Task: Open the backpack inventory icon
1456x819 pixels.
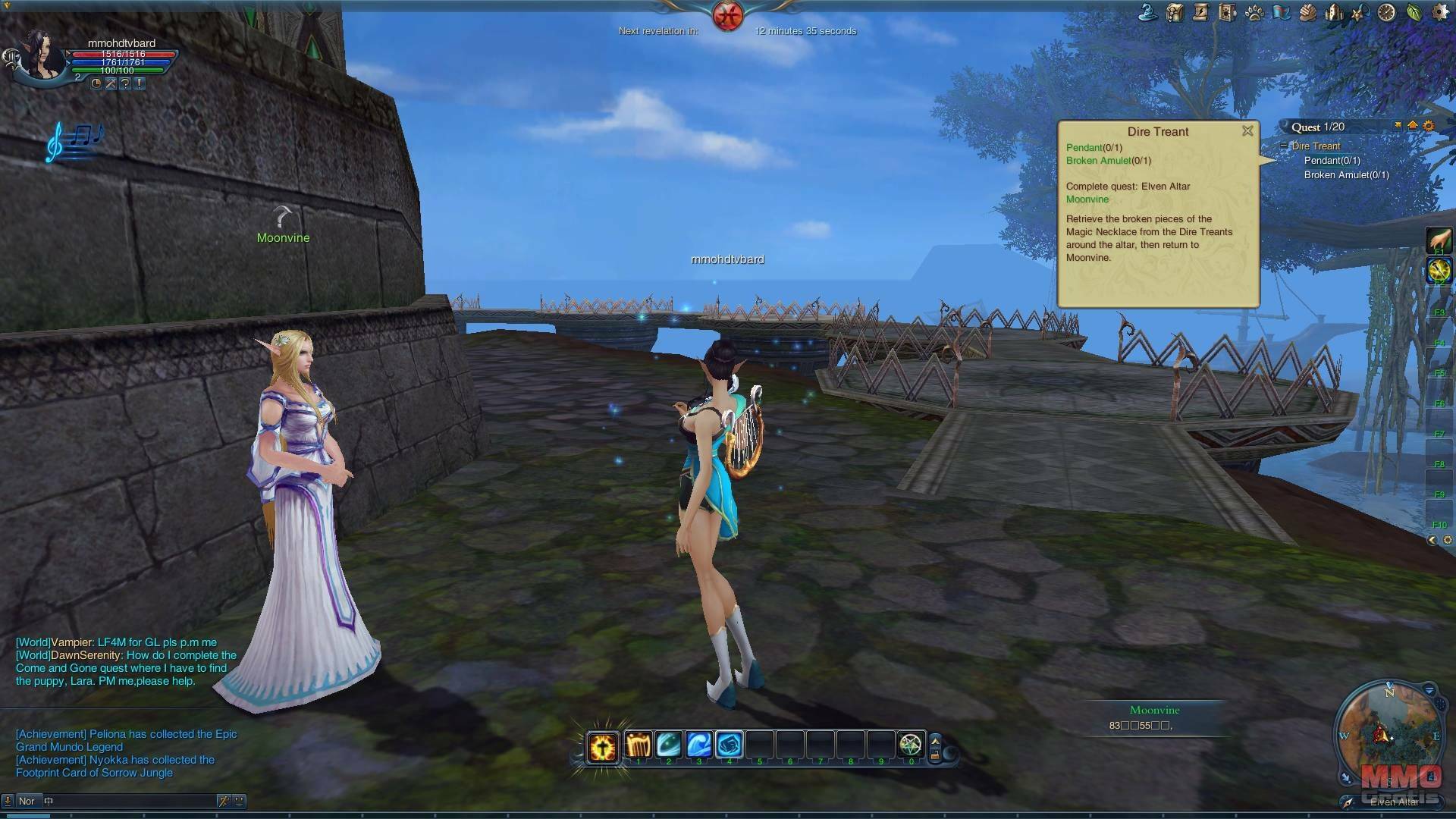Action: point(1175,12)
